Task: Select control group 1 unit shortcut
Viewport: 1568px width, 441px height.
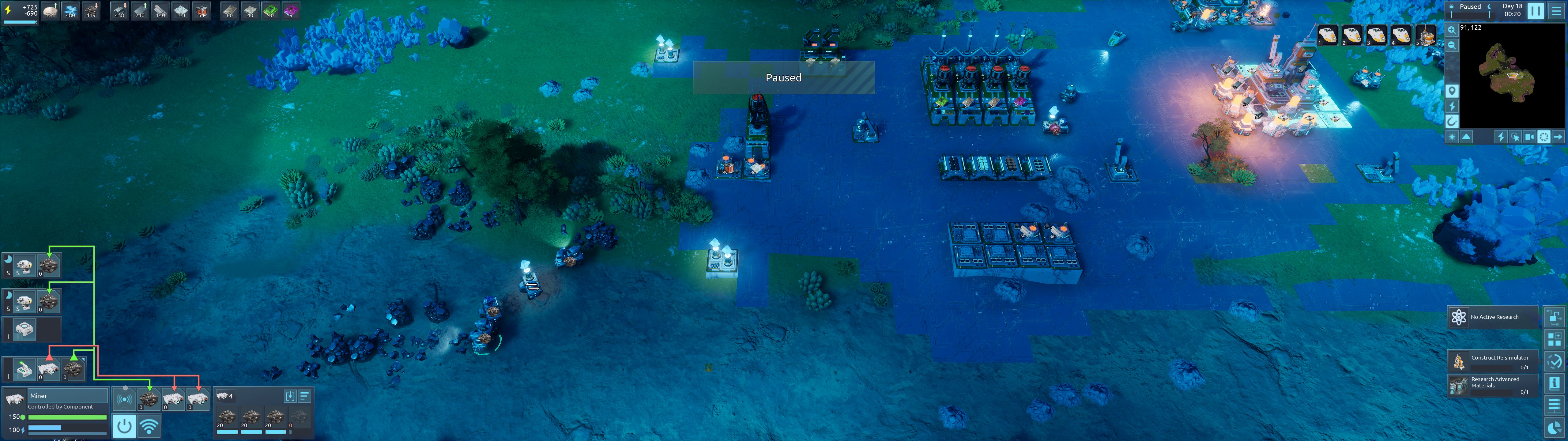Action: (x=1328, y=35)
